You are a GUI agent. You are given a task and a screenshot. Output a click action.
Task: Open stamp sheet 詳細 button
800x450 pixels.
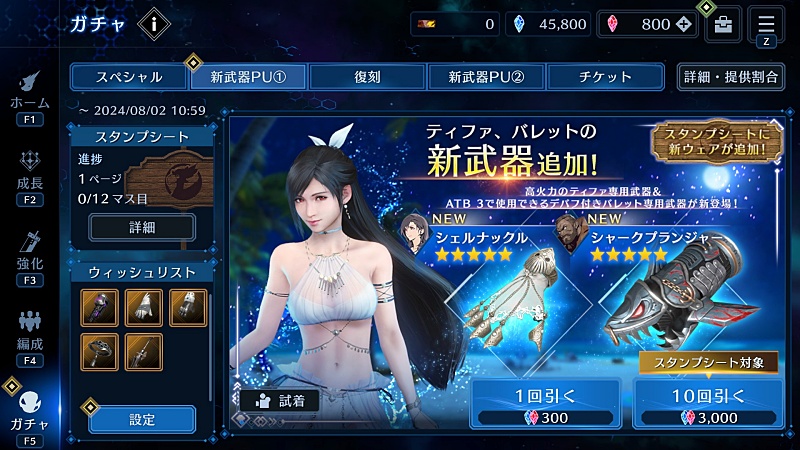[x=142, y=228]
